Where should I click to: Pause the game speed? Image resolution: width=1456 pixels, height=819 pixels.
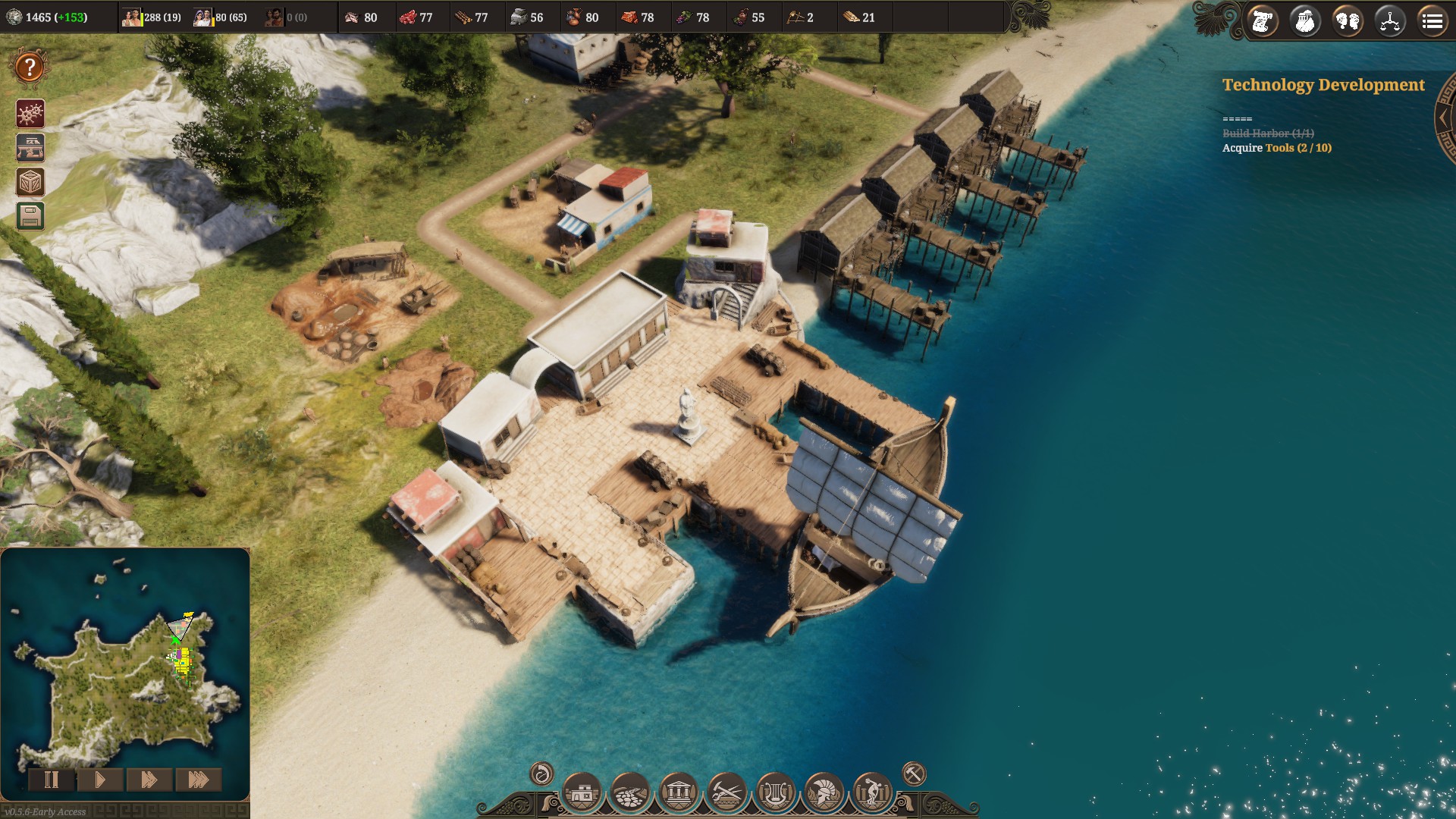click(52, 780)
